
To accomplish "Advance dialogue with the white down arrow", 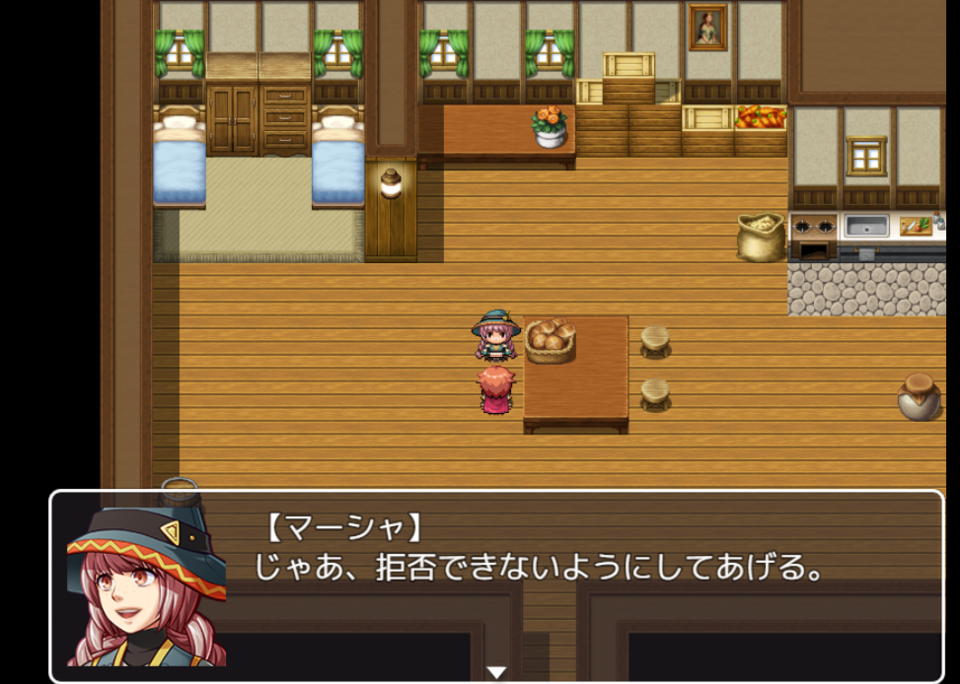I will tap(496, 672).
